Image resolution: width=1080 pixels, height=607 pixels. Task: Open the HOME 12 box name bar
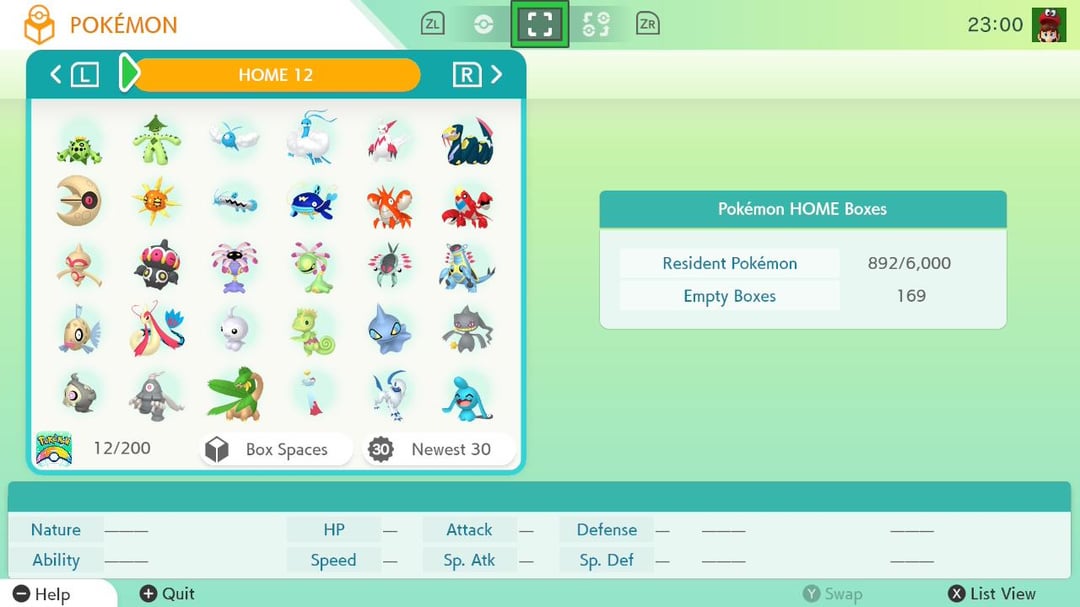click(x=276, y=75)
